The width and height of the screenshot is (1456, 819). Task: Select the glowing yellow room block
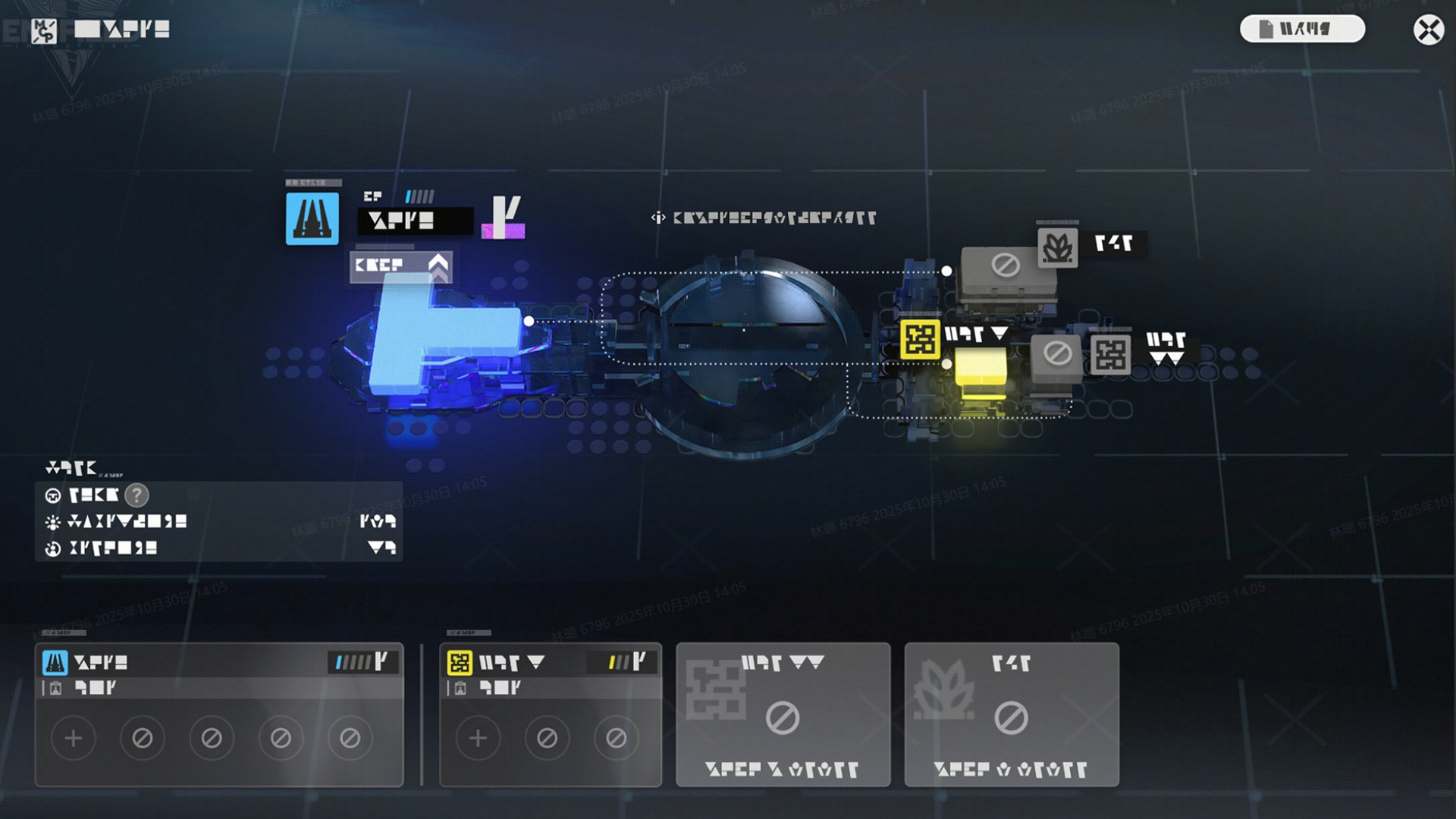(981, 373)
